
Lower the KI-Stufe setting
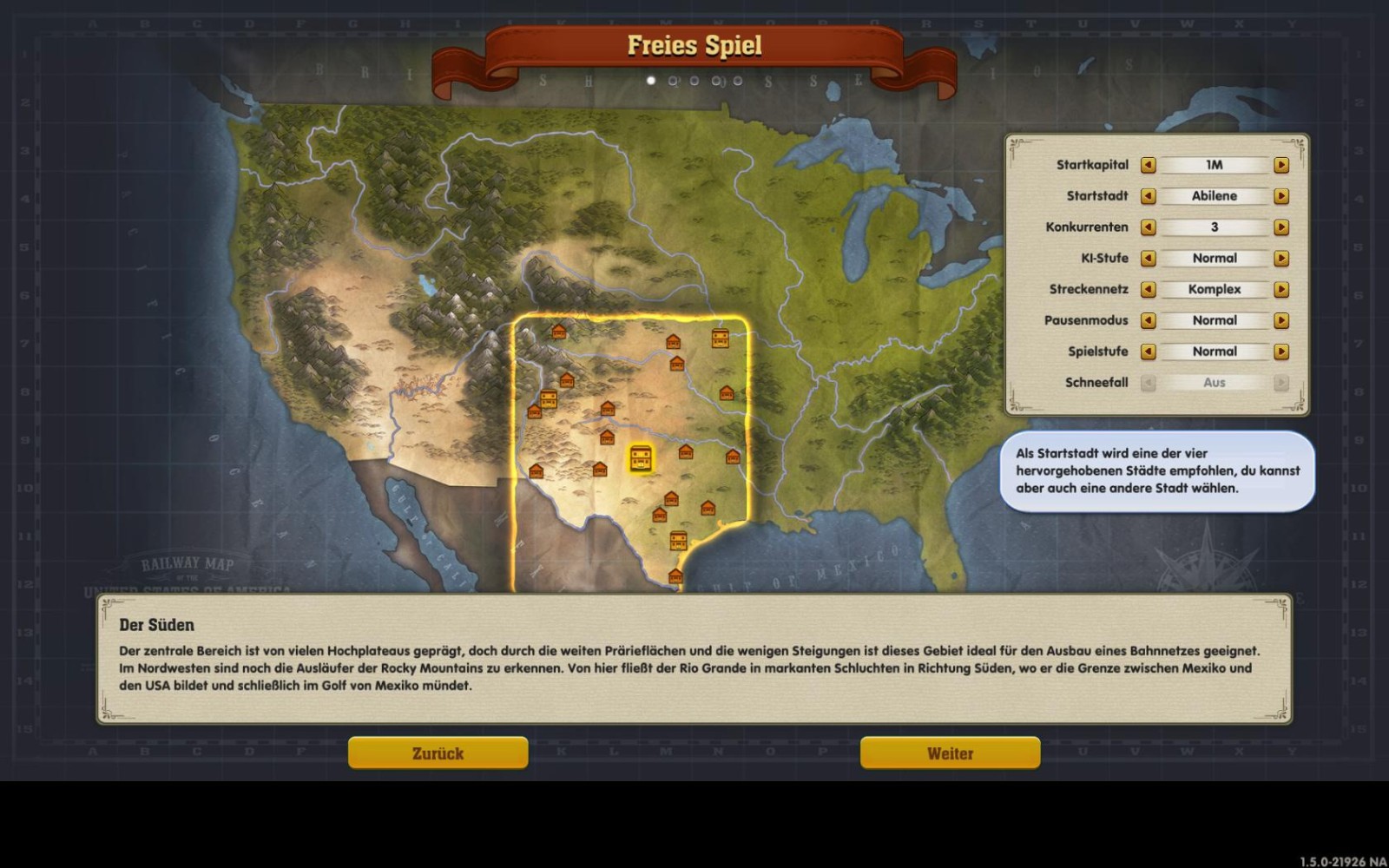click(x=1148, y=259)
